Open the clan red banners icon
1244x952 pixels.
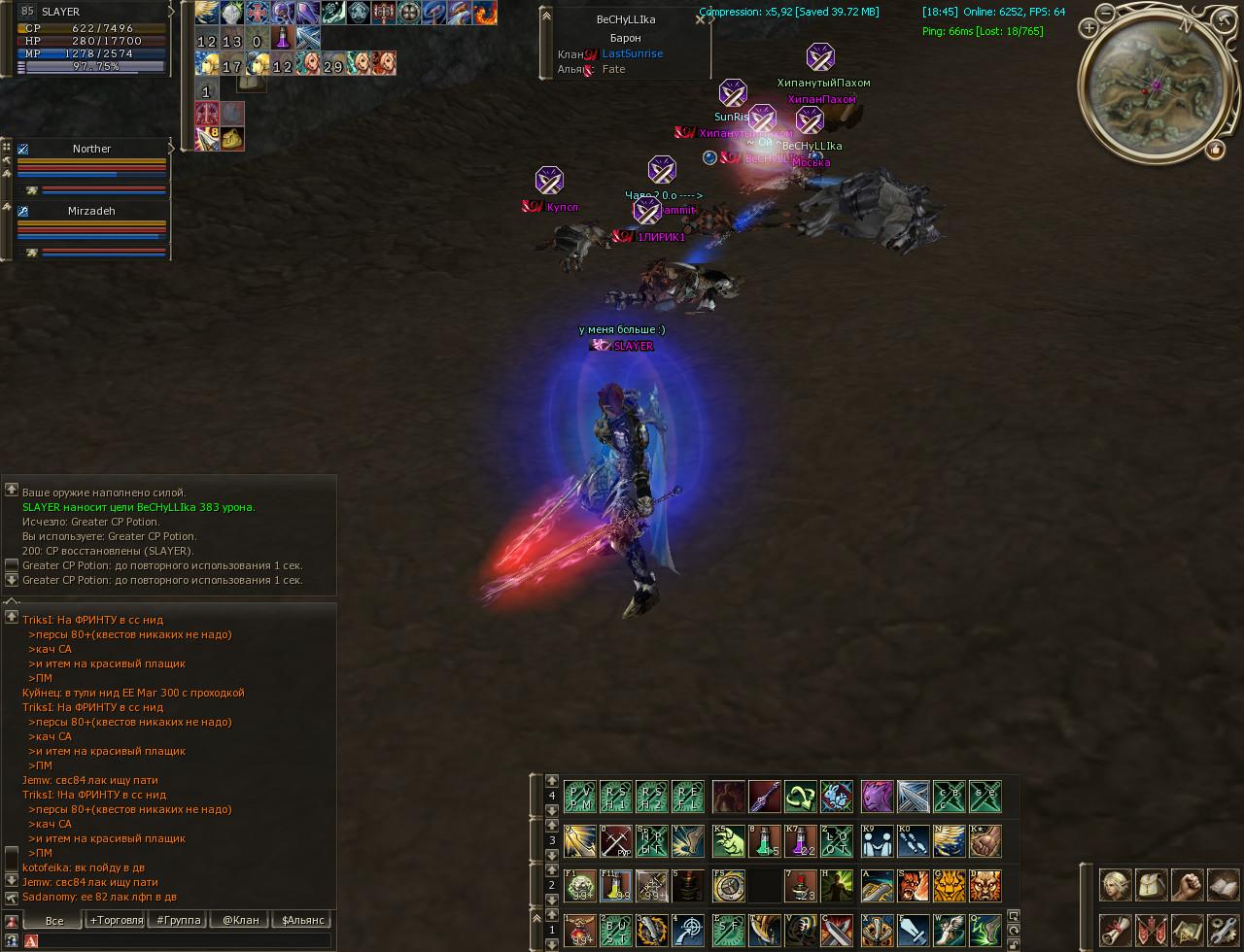point(1152,930)
